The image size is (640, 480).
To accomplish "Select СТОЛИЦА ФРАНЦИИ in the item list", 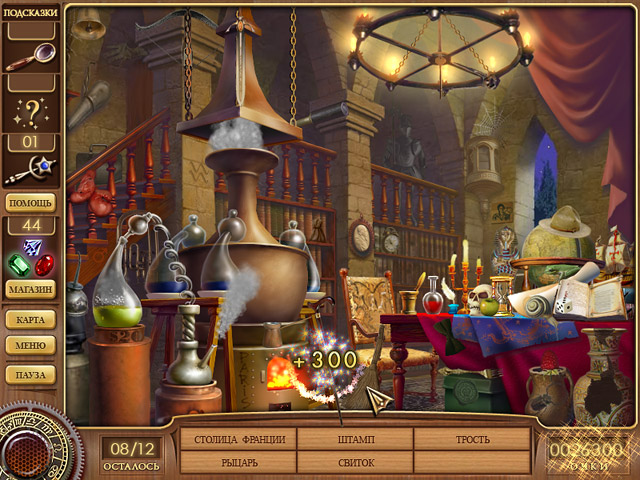I will 239,439.
